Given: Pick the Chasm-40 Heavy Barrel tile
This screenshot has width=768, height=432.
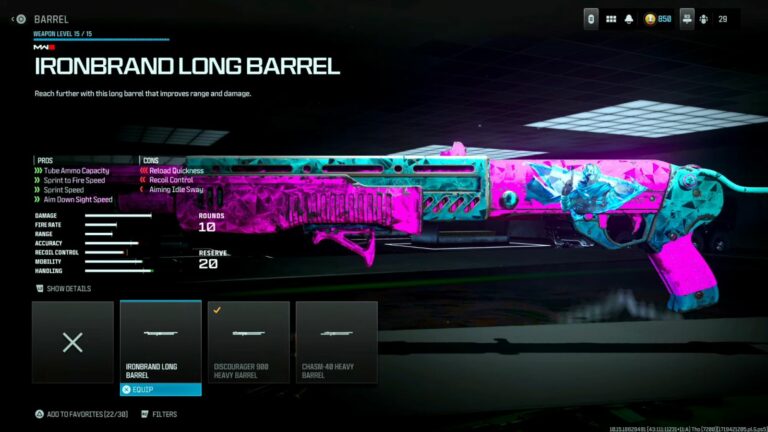Looking at the screenshot, I should tap(336, 341).
